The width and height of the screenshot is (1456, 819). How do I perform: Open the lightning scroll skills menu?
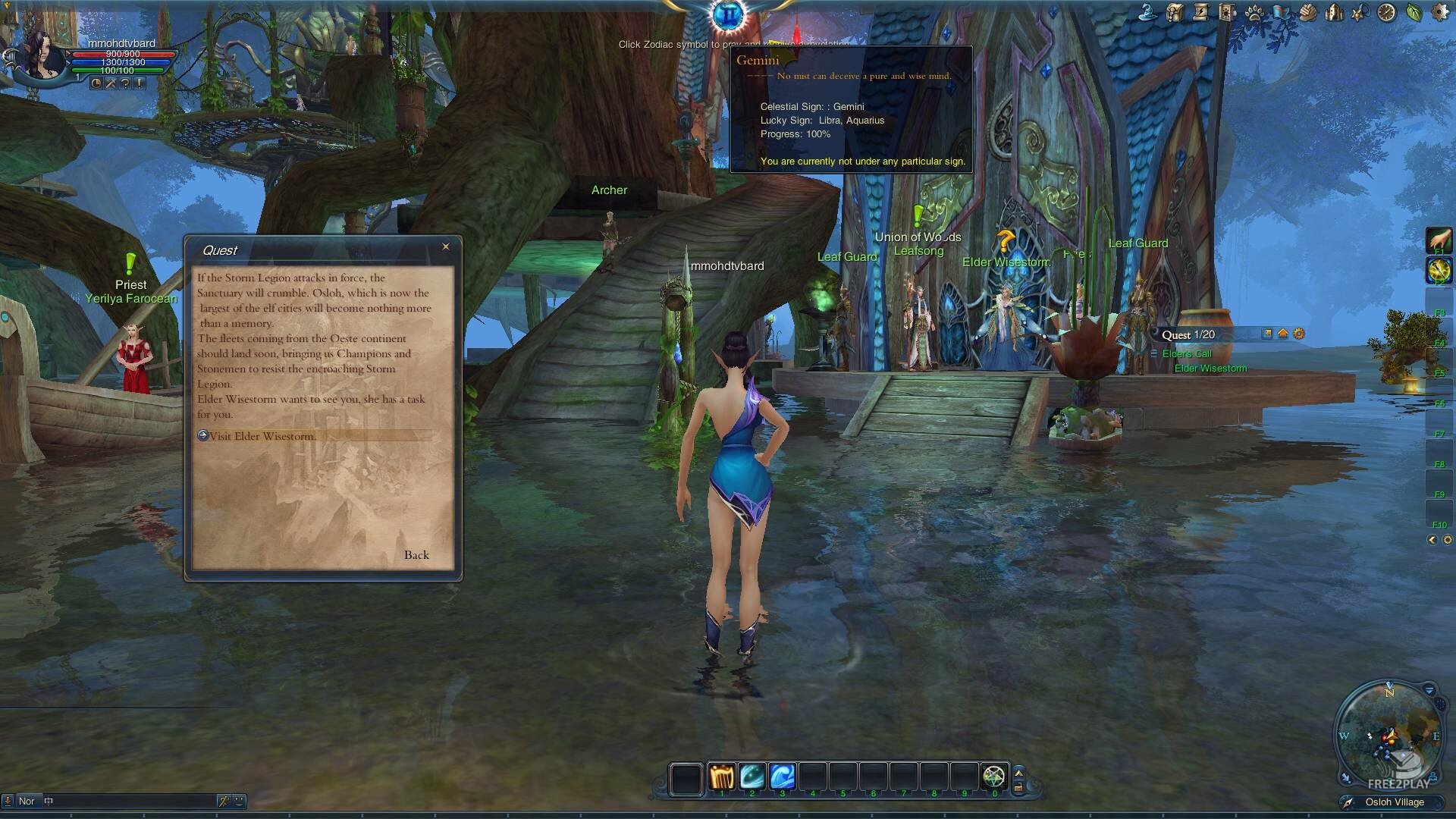pos(1201,12)
